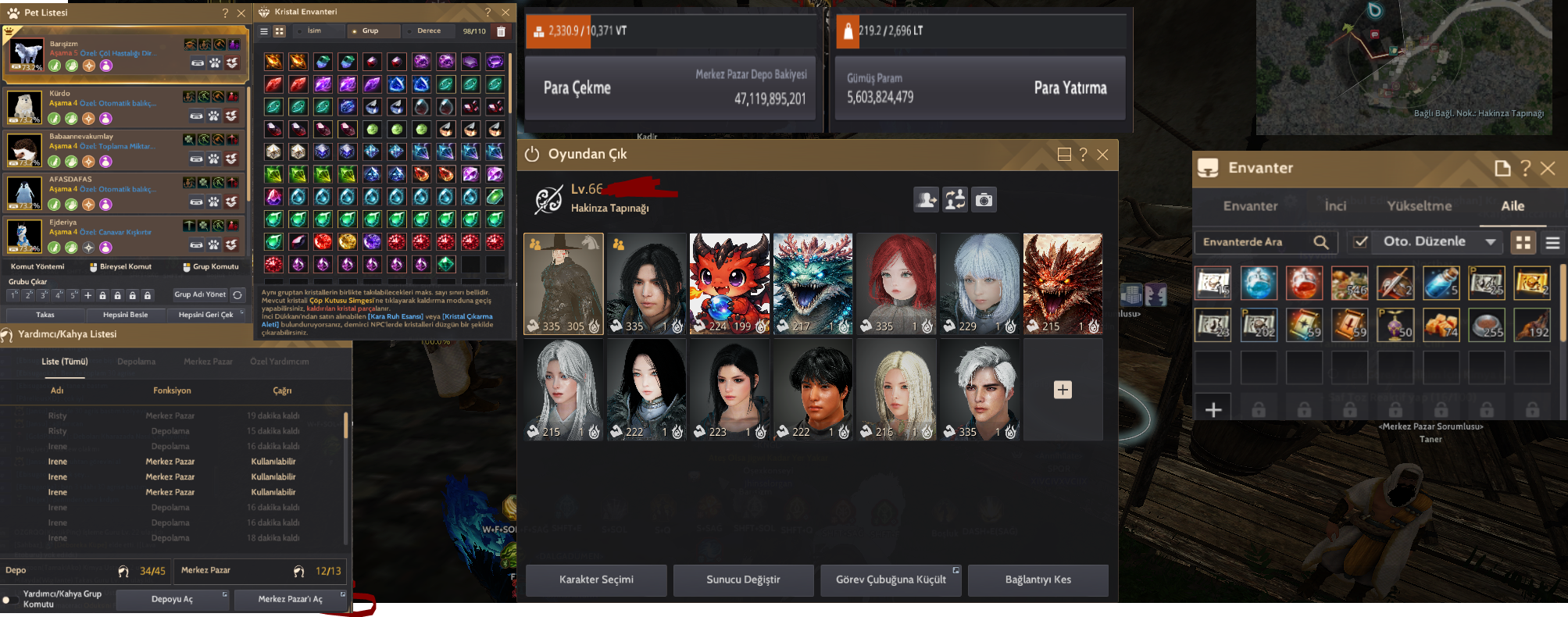Select the search magnifier in Envanterde Ara
Image resolution: width=1568 pixels, height=617 pixels.
pos(1322,242)
